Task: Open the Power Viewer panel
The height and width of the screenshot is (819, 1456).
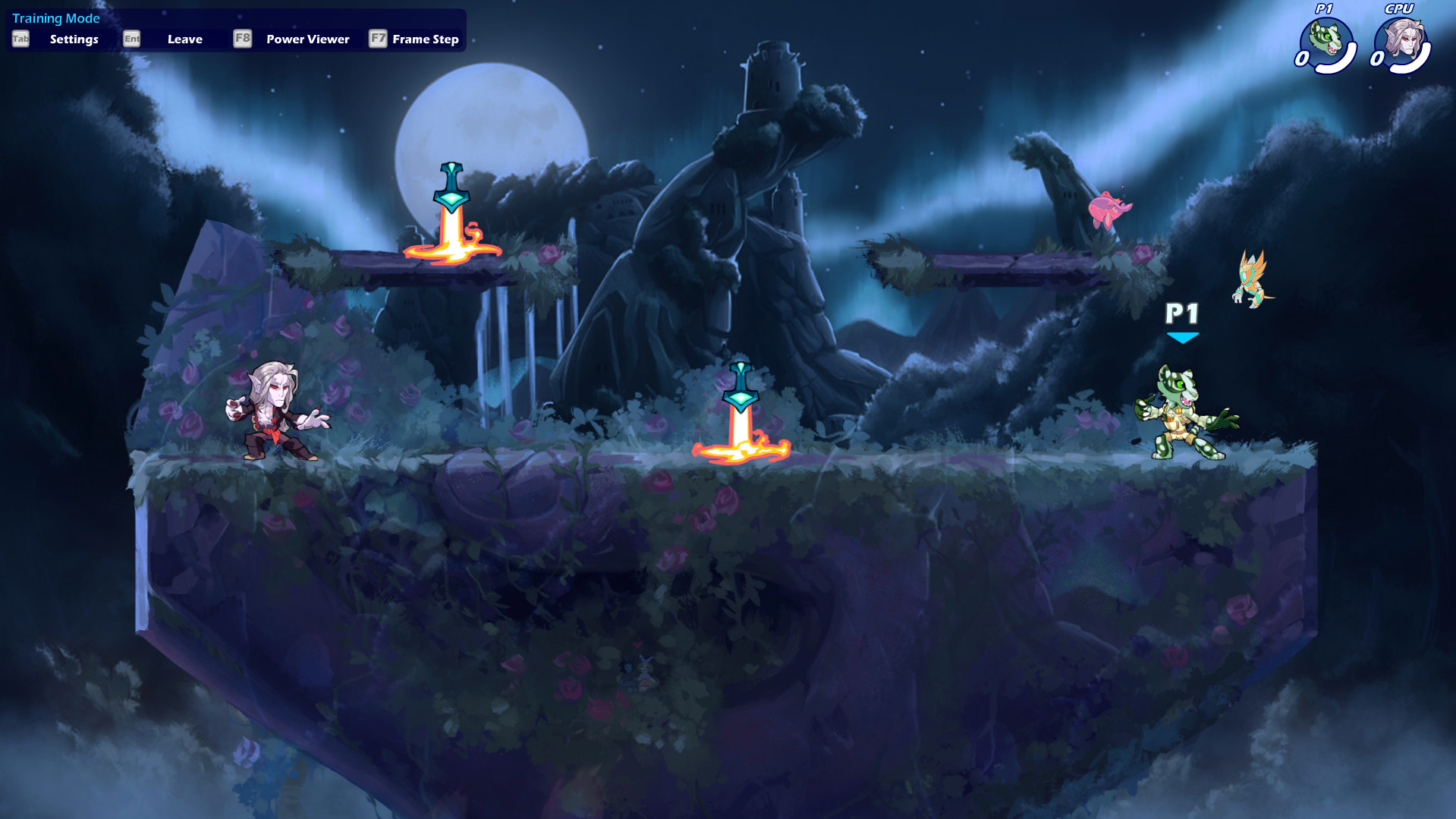Action: [307, 39]
